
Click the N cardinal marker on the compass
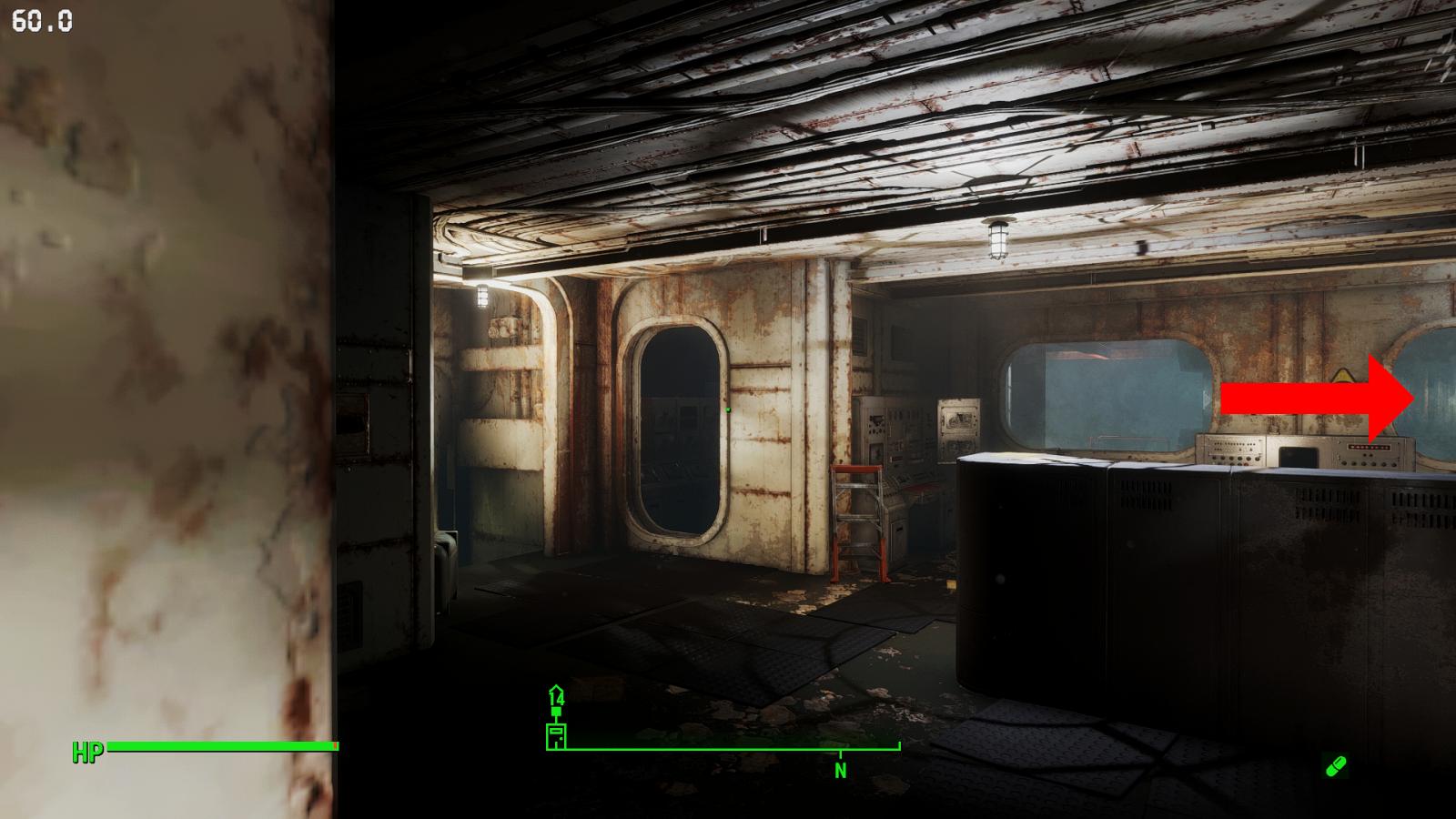(x=839, y=772)
